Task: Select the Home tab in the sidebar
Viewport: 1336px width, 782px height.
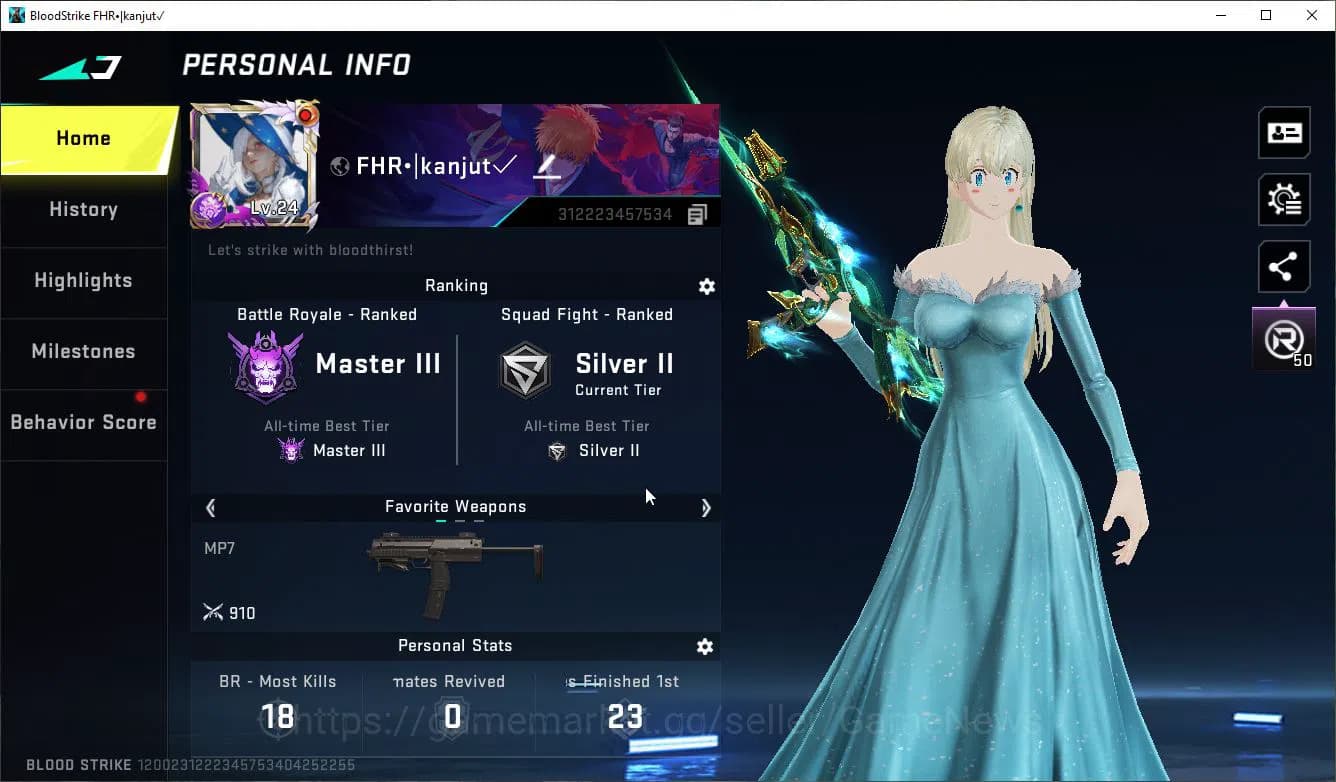Action: [x=83, y=138]
